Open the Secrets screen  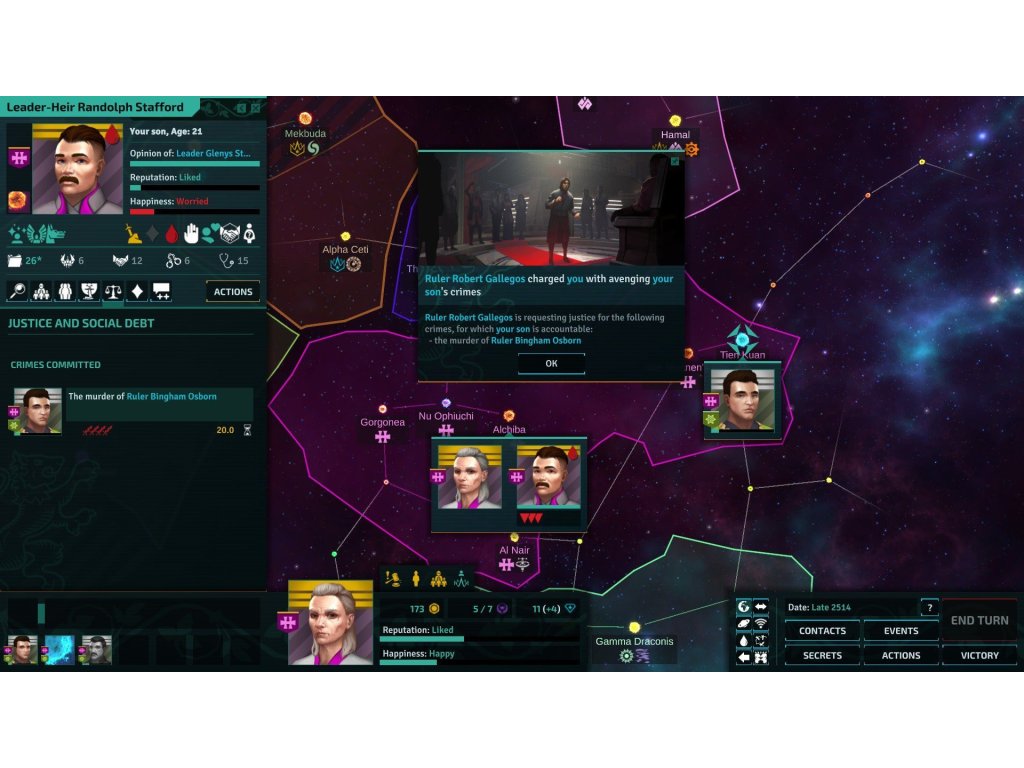pyautogui.click(x=822, y=656)
